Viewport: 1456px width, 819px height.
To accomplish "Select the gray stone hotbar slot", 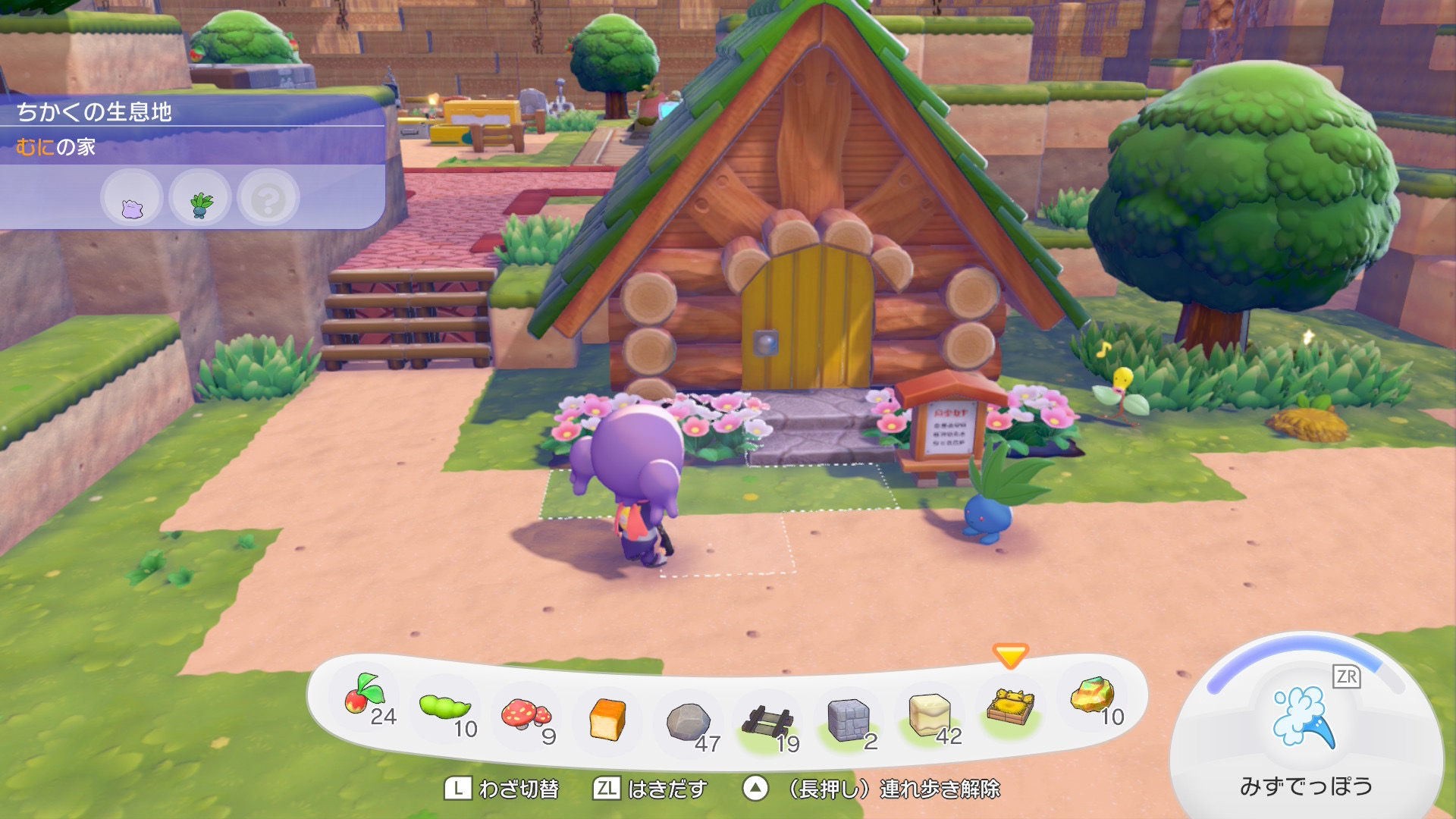I will coord(688,721).
